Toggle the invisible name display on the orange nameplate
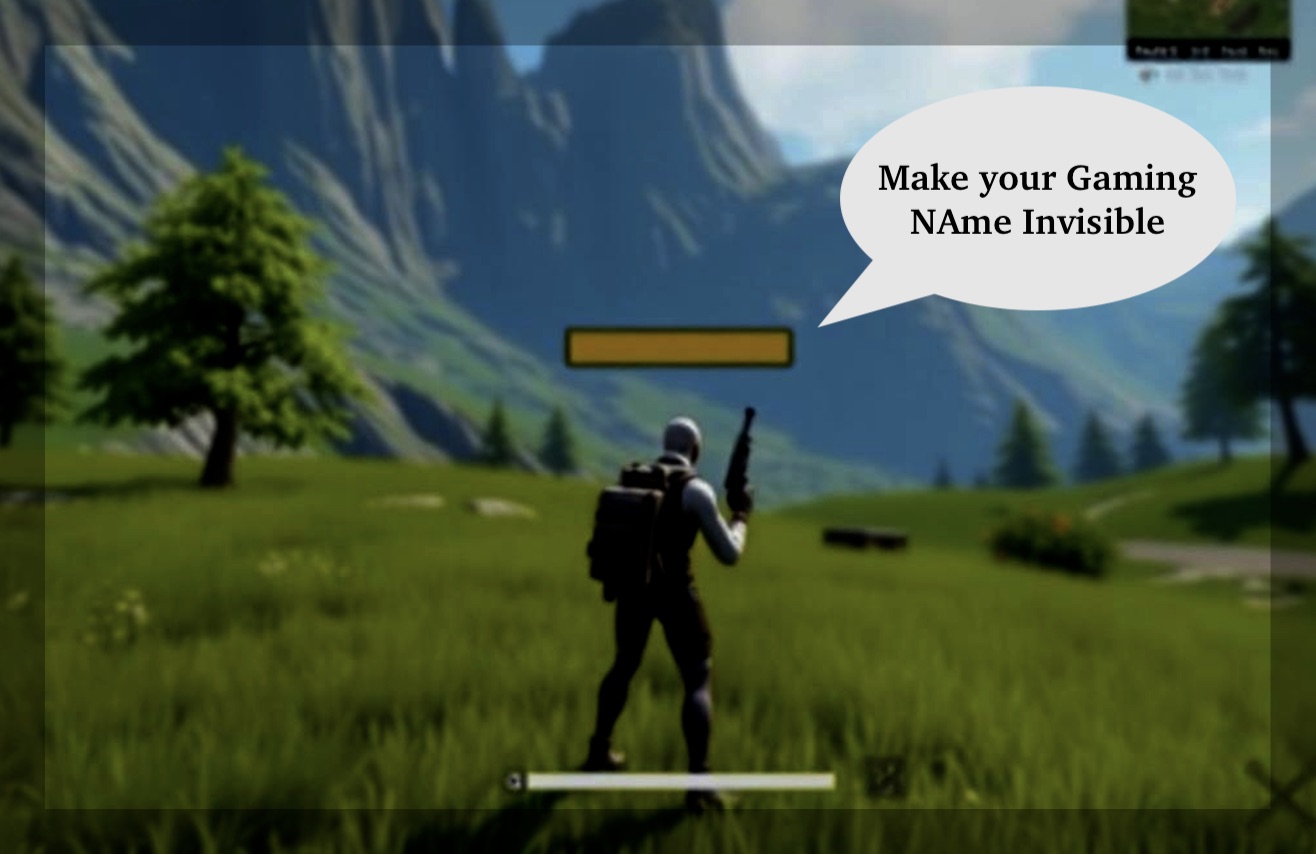The image size is (1316, 854). [x=678, y=348]
